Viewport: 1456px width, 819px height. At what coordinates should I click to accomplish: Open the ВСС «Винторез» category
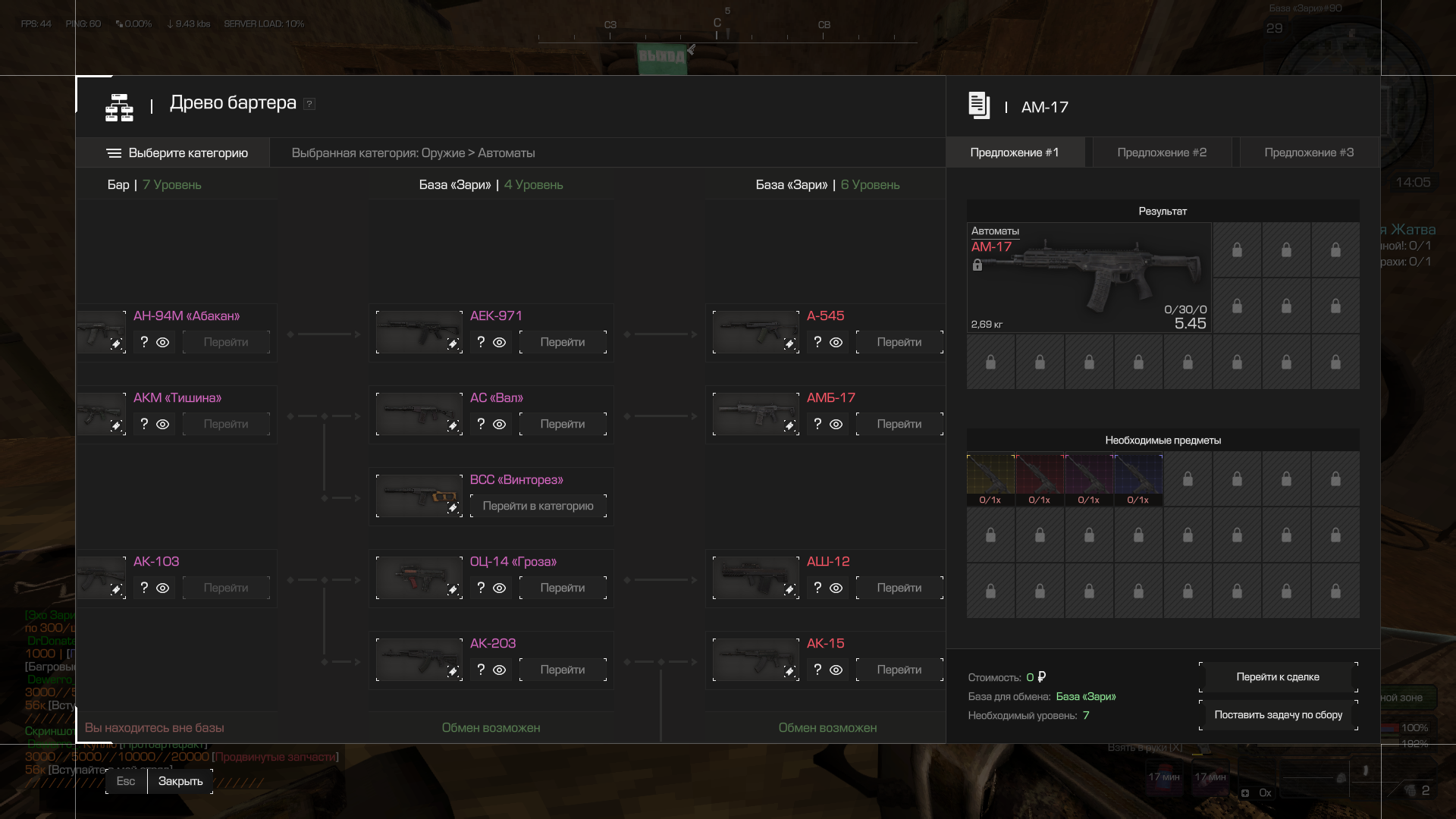tap(538, 506)
